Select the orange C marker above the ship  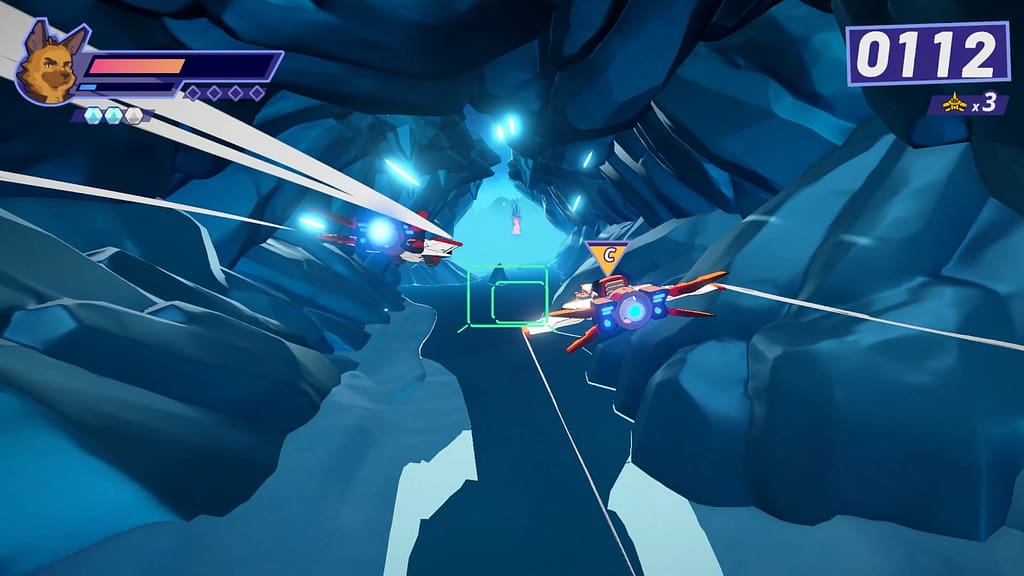(x=607, y=256)
